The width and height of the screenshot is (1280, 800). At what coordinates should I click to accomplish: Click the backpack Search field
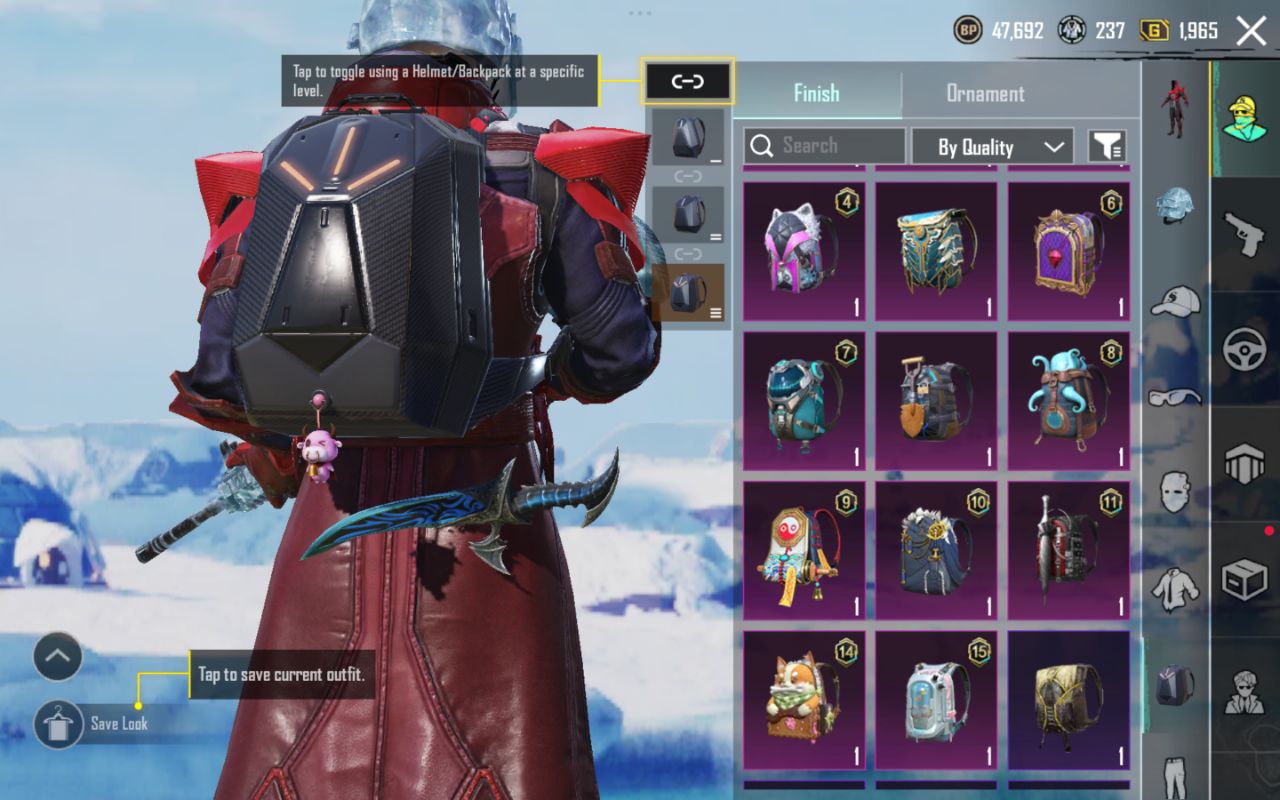tap(825, 146)
